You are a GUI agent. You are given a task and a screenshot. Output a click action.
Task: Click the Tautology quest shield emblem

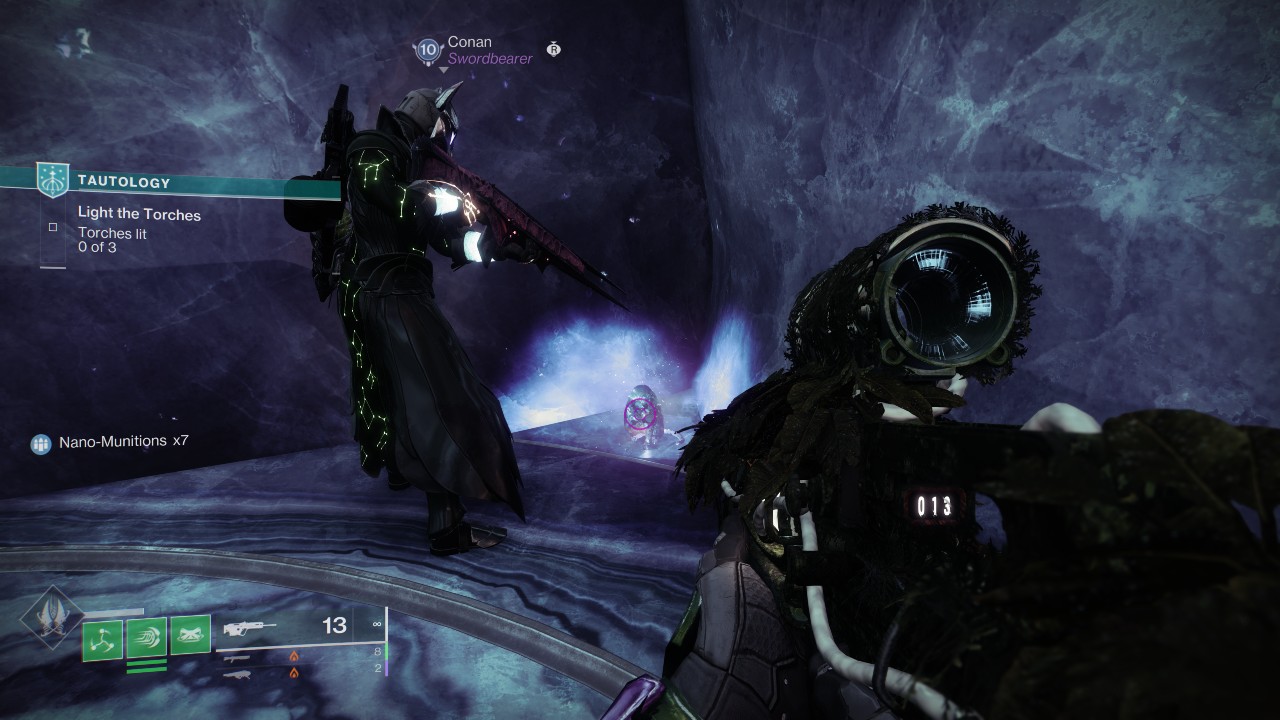click(53, 180)
